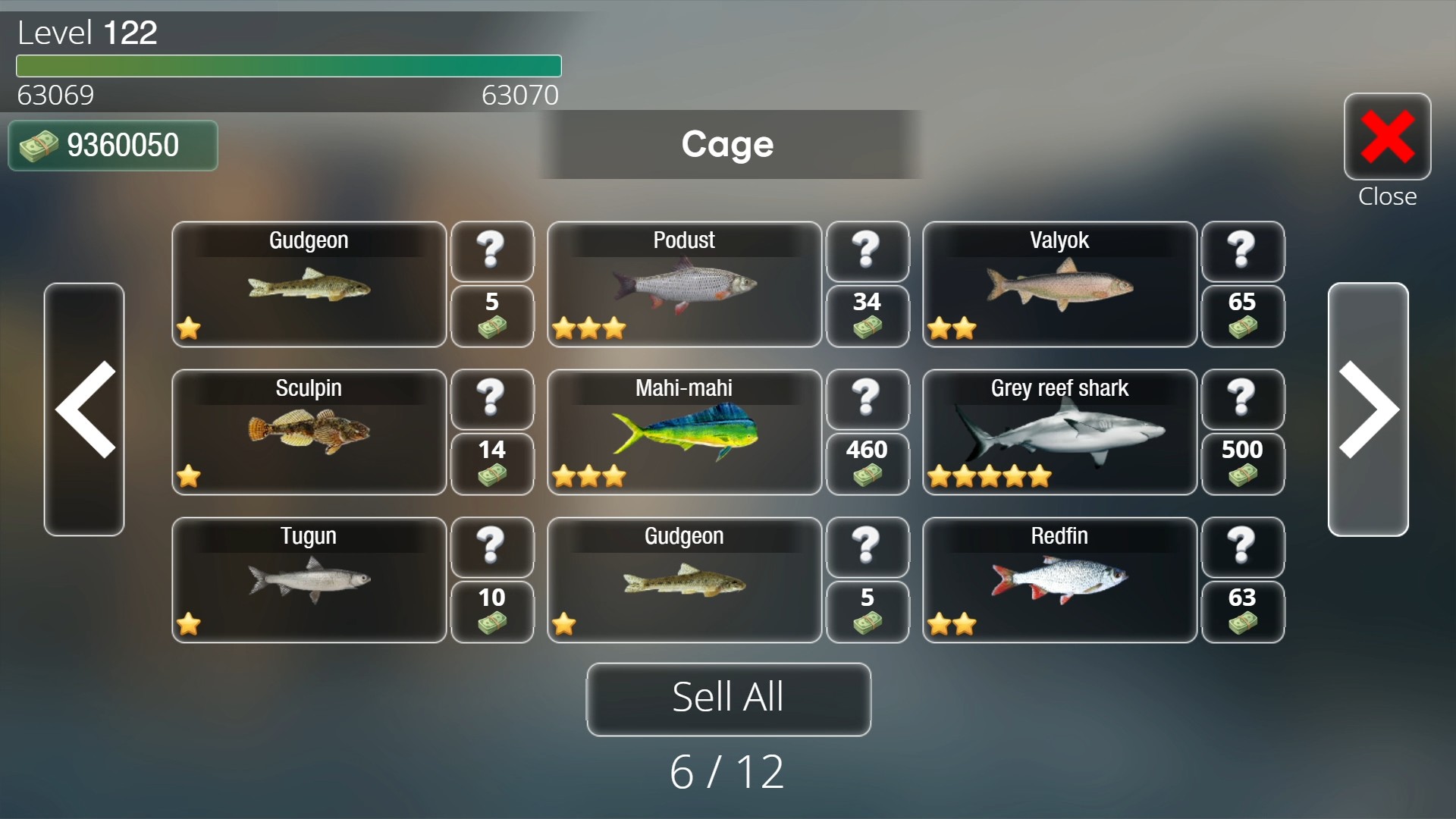Open the Valyok info panel
This screenshot has height=819, width=1456.
click(1243, 252)
